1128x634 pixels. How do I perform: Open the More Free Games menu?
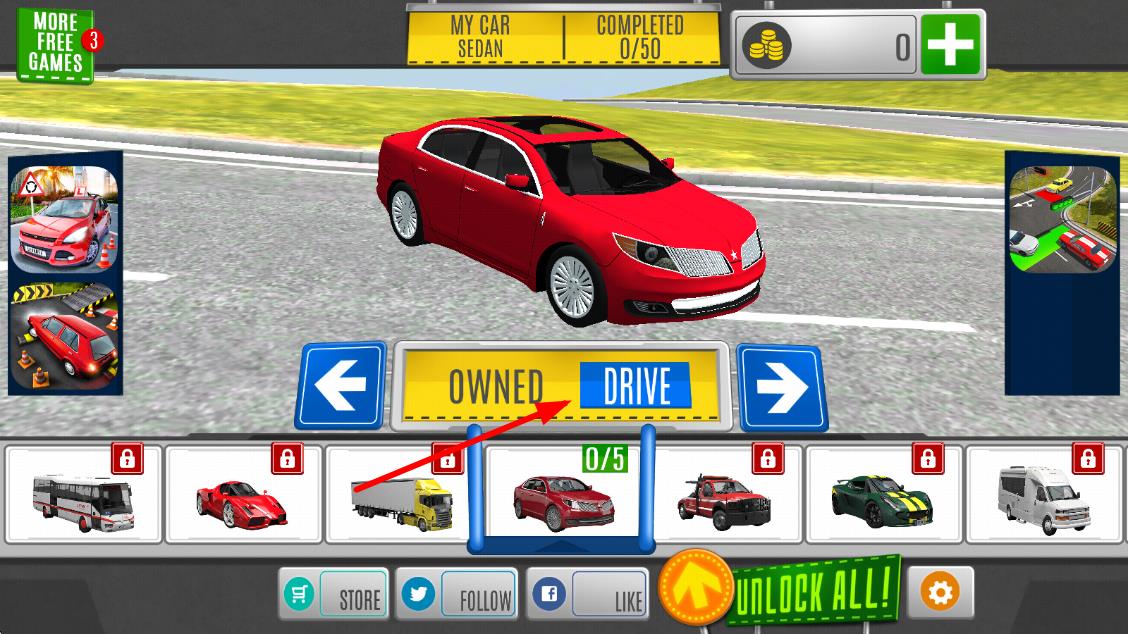coord(56,46)
